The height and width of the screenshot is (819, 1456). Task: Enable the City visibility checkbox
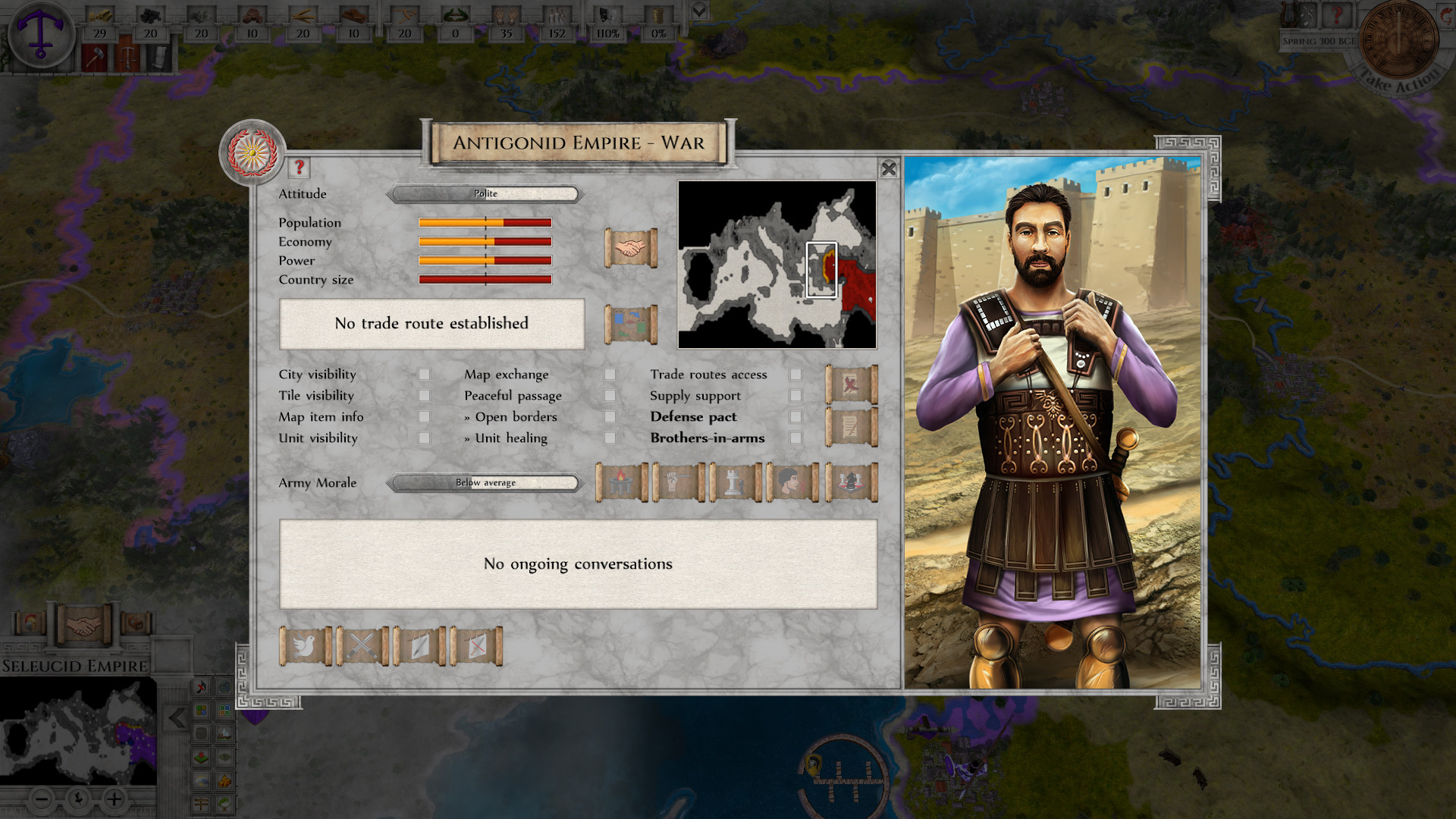[423, 374]
